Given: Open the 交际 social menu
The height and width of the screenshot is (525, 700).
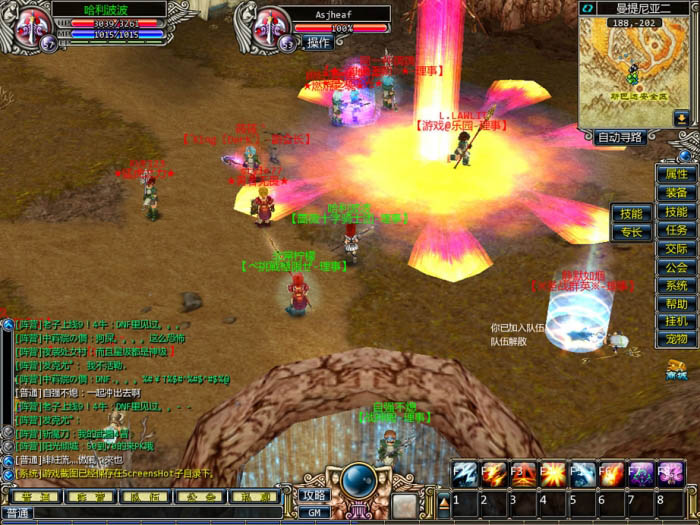Looking at the screenshot, I should 676,249.
